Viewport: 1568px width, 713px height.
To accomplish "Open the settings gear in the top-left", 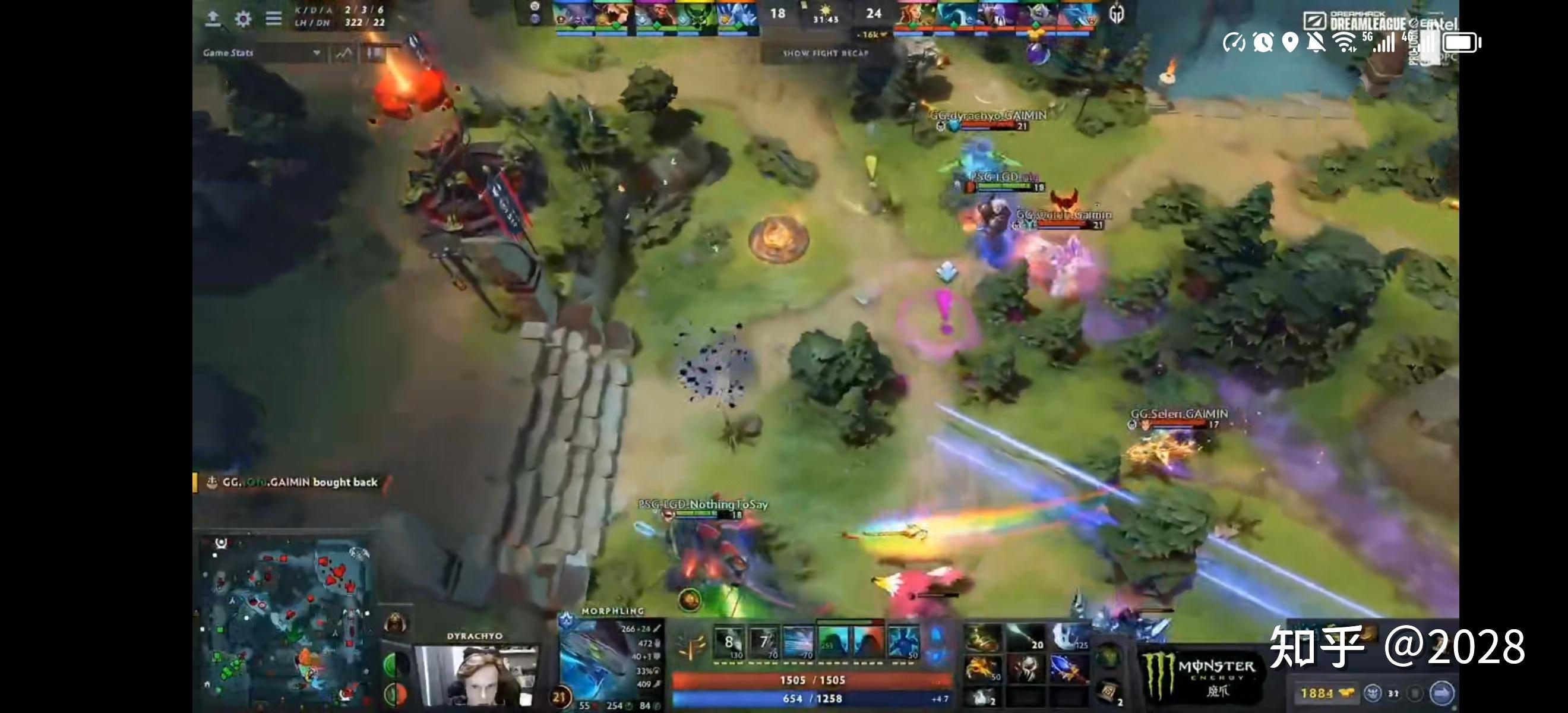I will 243,18.
